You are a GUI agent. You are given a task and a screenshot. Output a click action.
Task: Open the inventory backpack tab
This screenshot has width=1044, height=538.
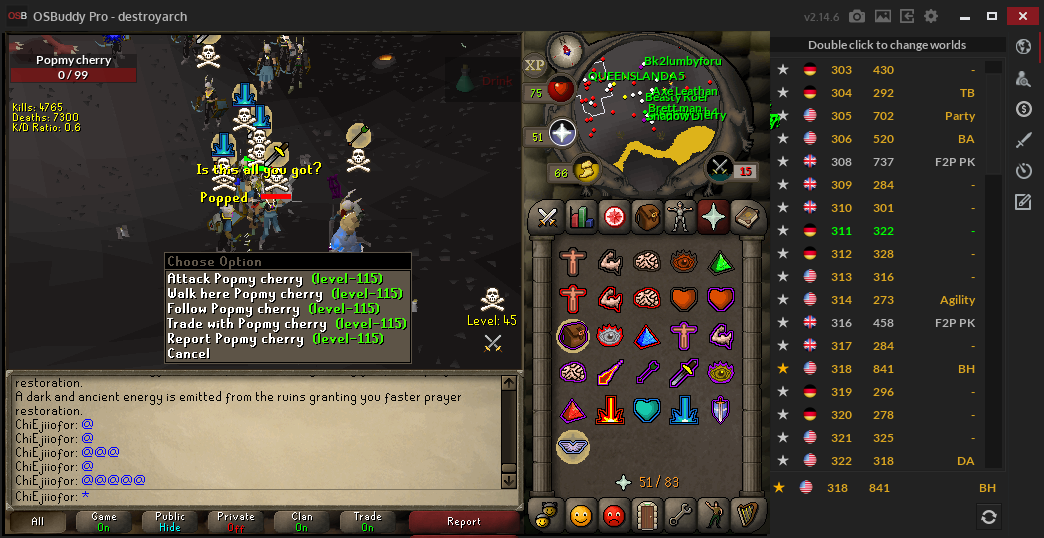point(646,215)
